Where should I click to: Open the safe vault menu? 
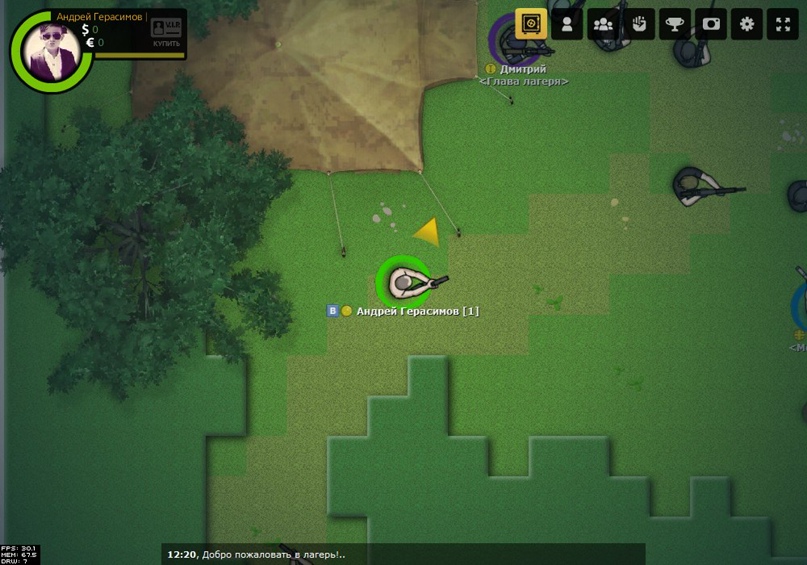coord(531,24)
